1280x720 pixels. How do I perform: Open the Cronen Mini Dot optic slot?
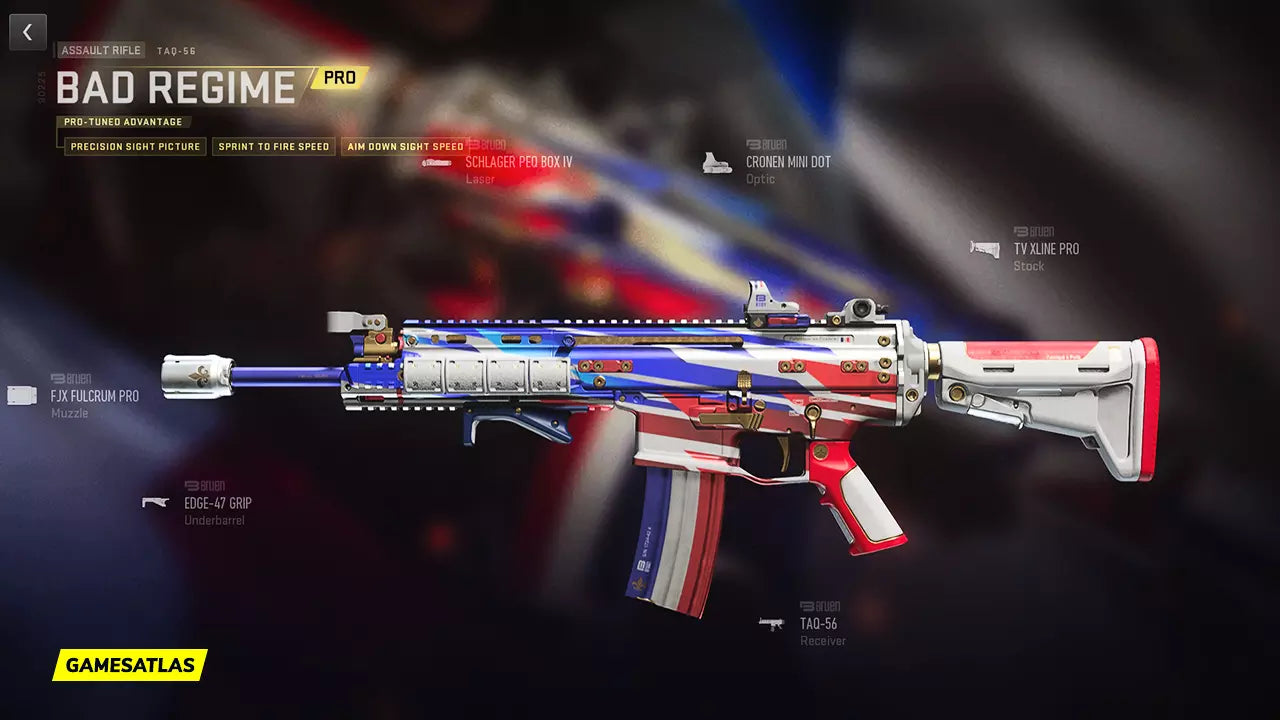[x=787, y=162]
